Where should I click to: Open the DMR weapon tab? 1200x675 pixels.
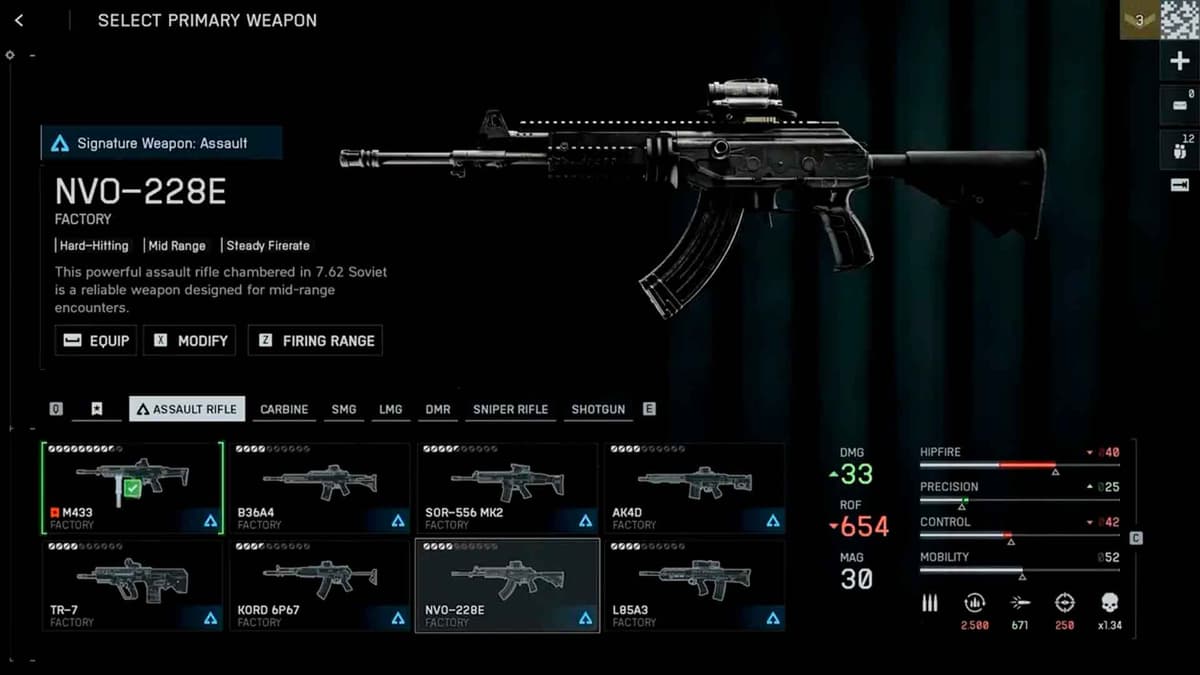tap(438, 409)
